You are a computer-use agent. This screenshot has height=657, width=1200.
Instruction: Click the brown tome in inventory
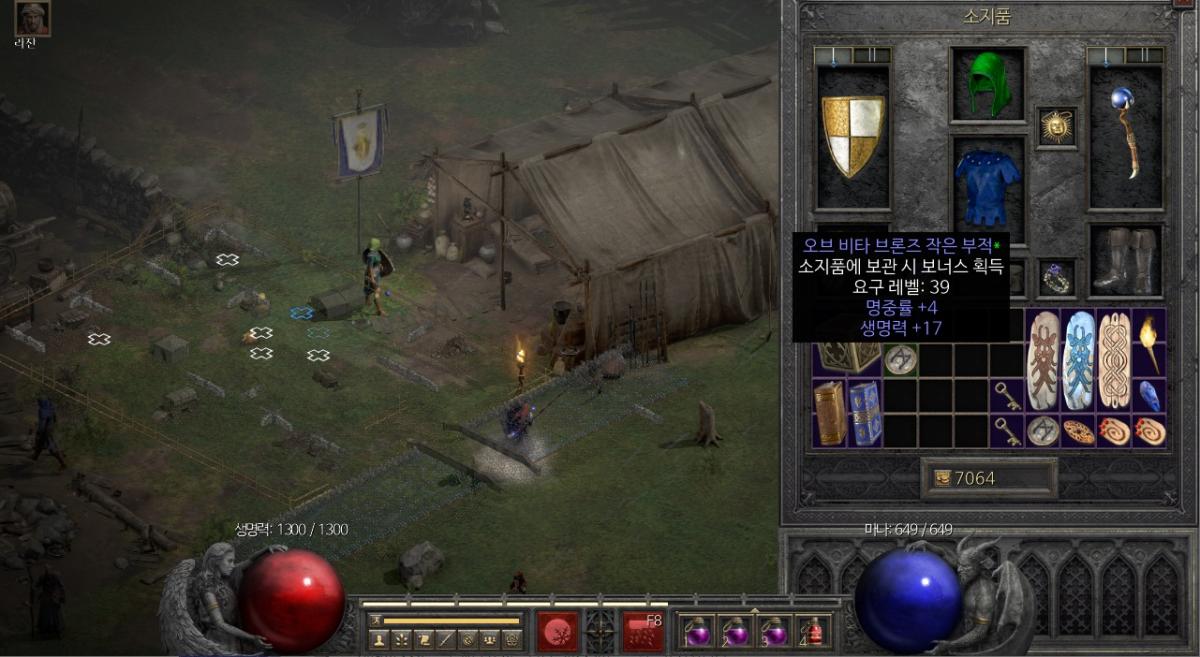[829, 413]
